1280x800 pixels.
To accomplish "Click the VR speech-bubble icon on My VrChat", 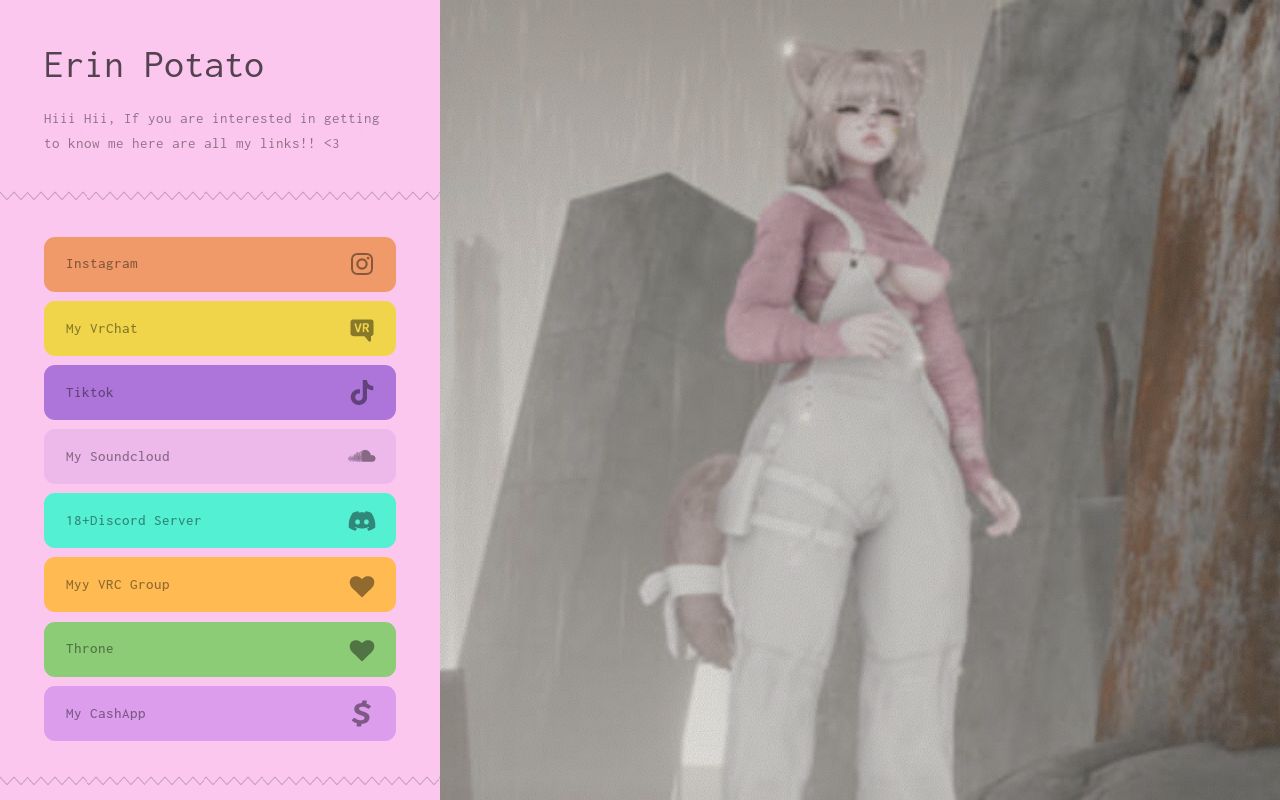I will (361, 328).
